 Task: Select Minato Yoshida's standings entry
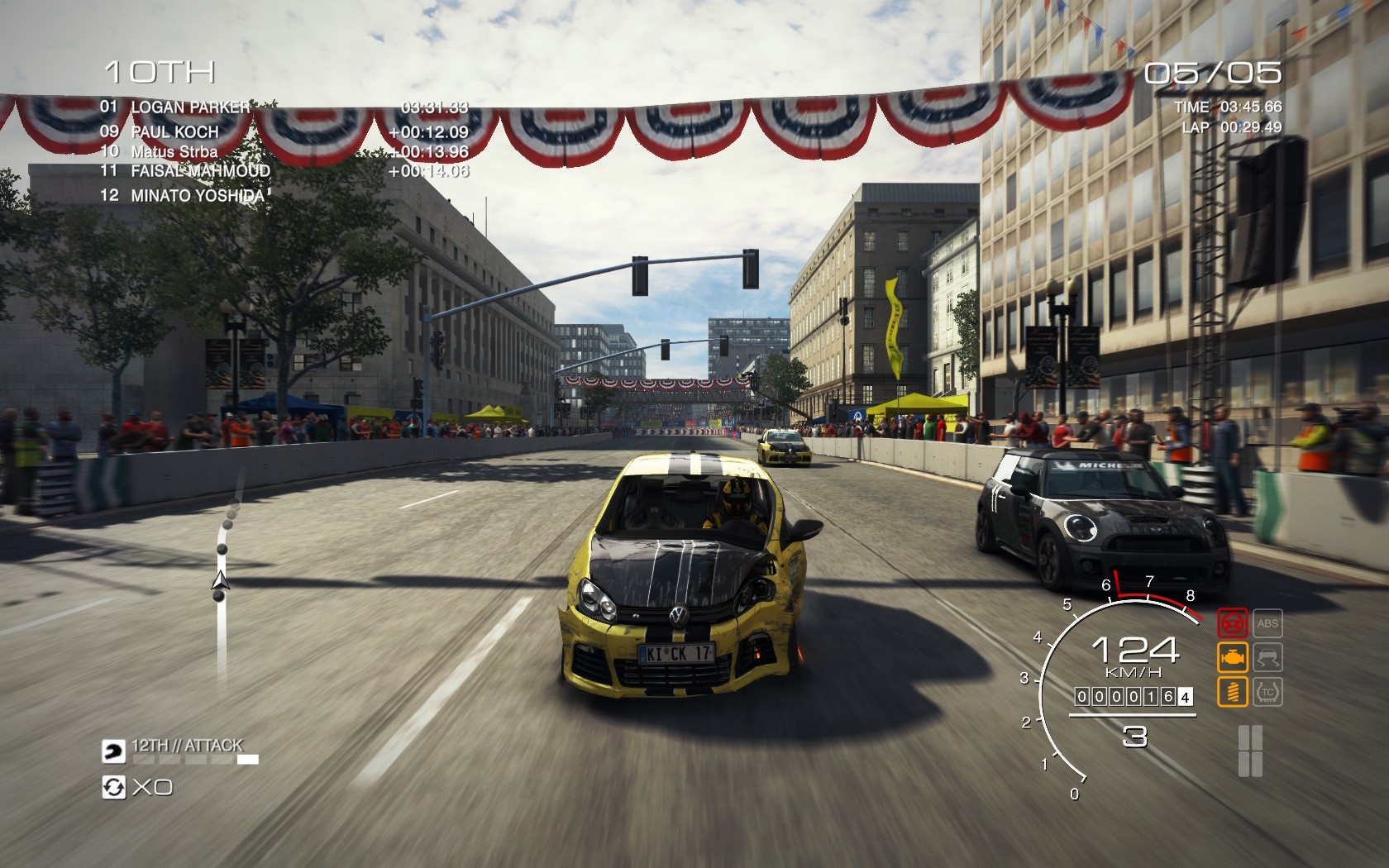(x=198, y=196)
